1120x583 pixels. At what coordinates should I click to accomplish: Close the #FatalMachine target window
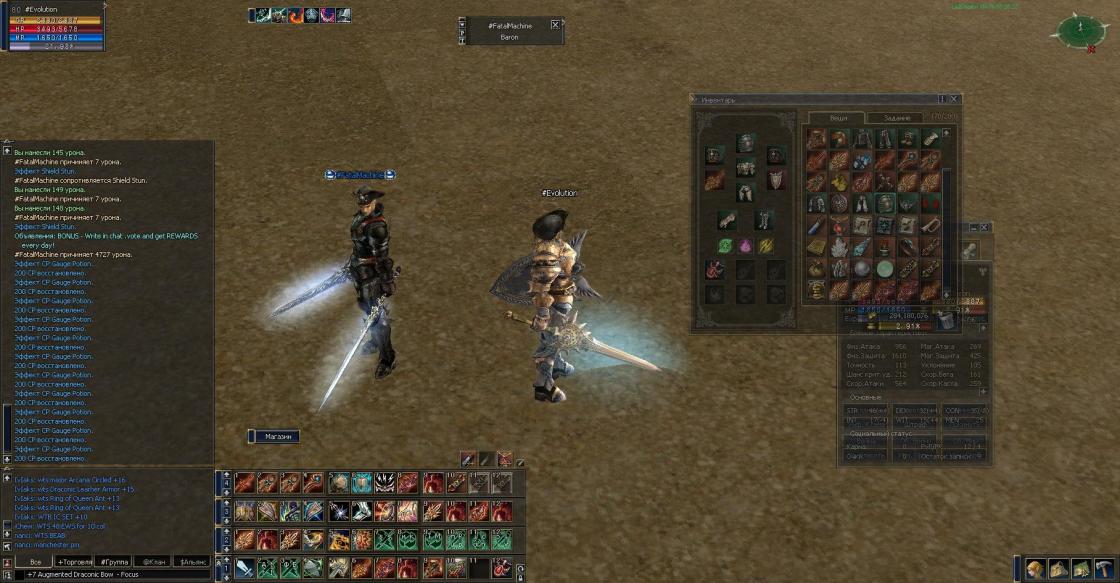click(555, 24)
